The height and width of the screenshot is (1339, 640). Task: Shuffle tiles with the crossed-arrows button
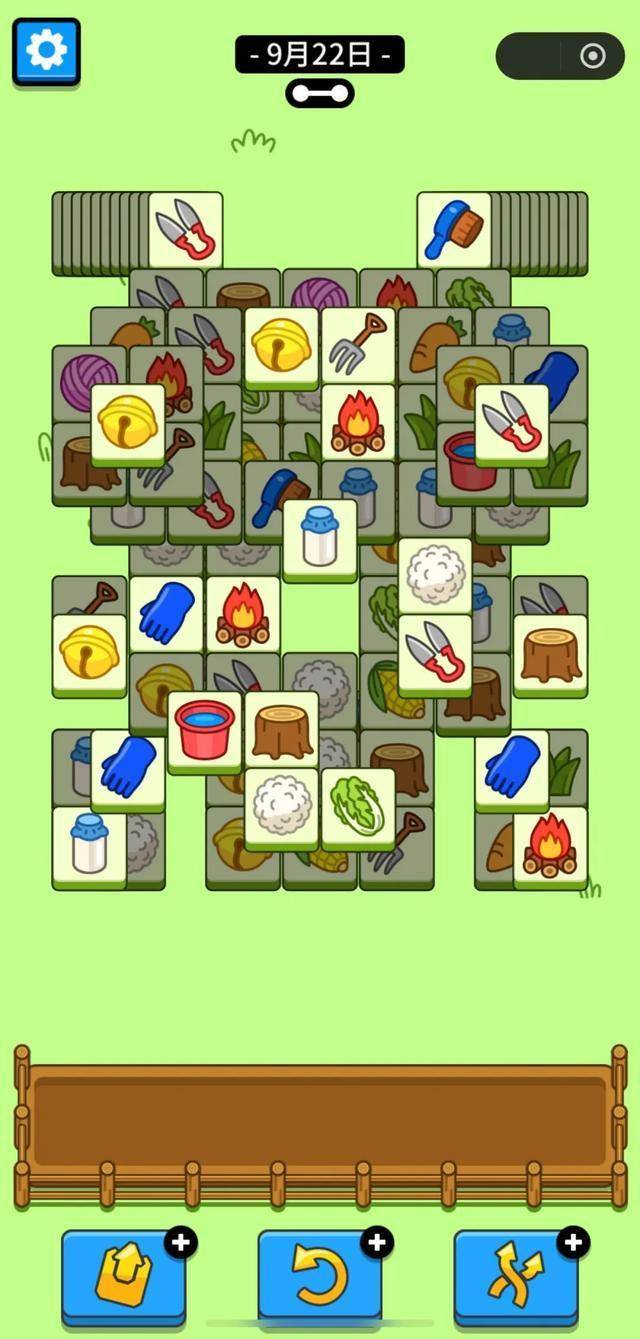pos(515,1277)
